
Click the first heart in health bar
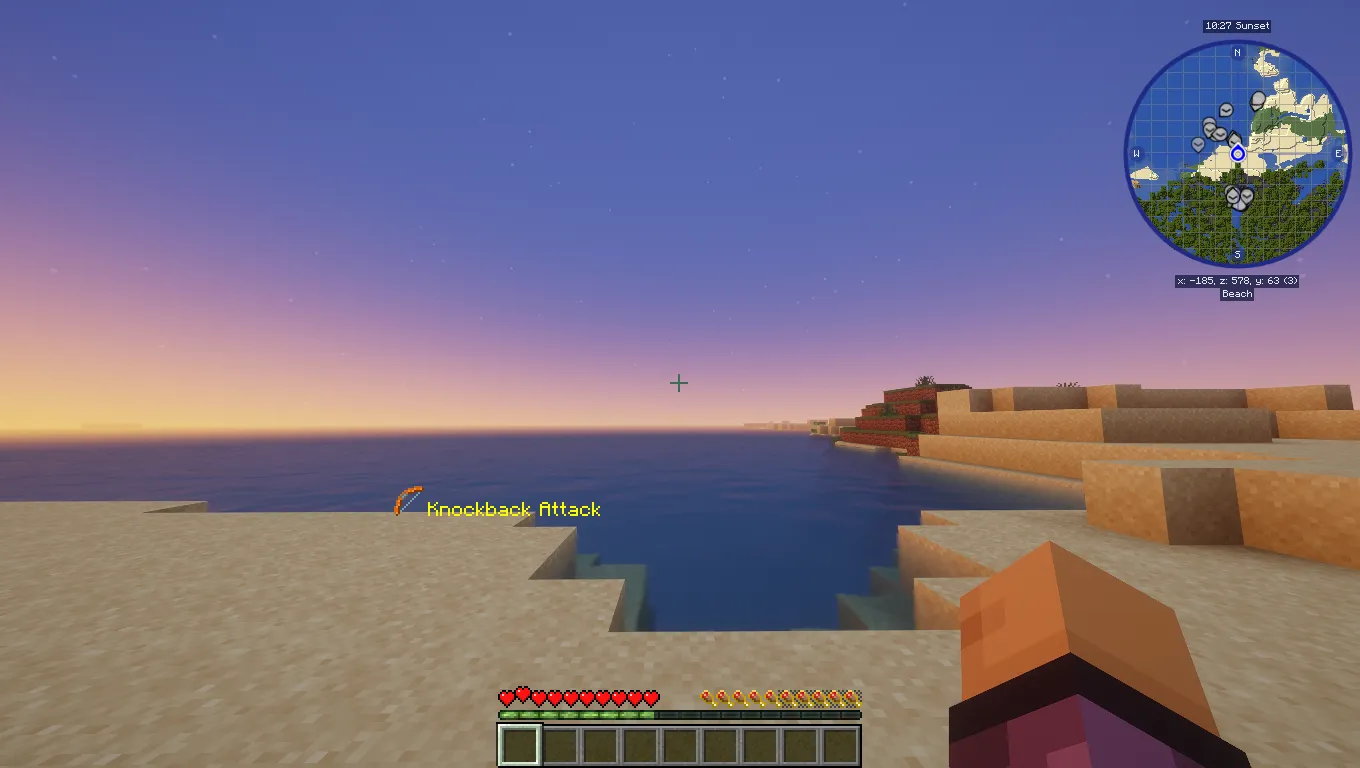(504, 697)
